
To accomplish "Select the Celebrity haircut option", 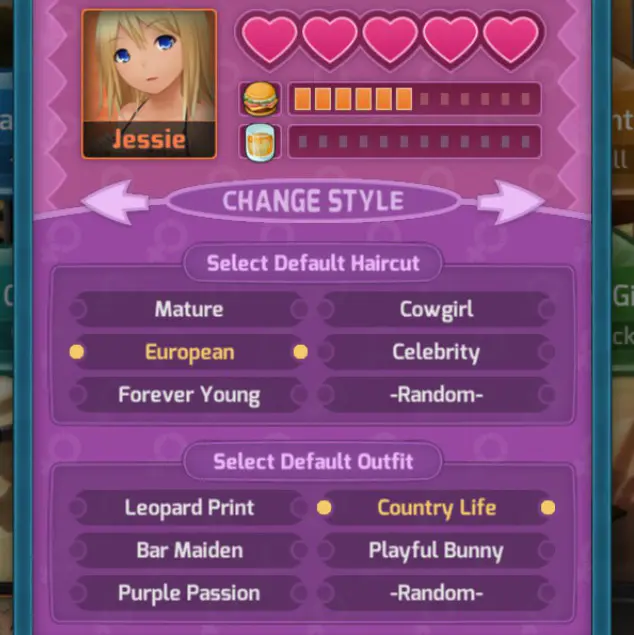I will click(x=436, y=352).
